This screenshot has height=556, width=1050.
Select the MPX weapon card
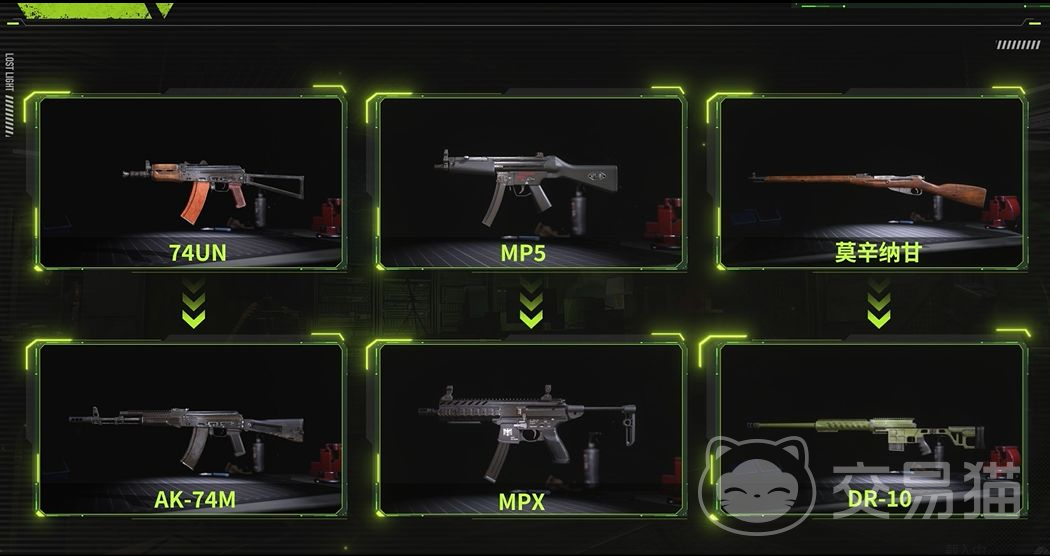coord(531,428)
